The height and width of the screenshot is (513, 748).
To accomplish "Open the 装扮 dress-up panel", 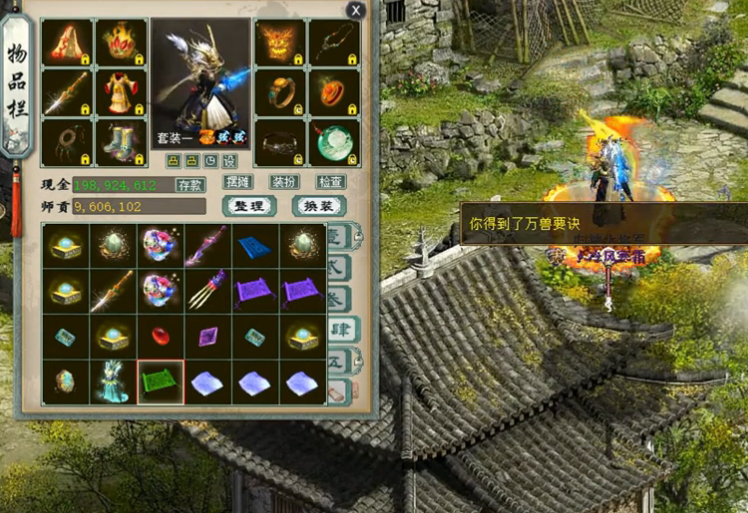I will 284,182.
